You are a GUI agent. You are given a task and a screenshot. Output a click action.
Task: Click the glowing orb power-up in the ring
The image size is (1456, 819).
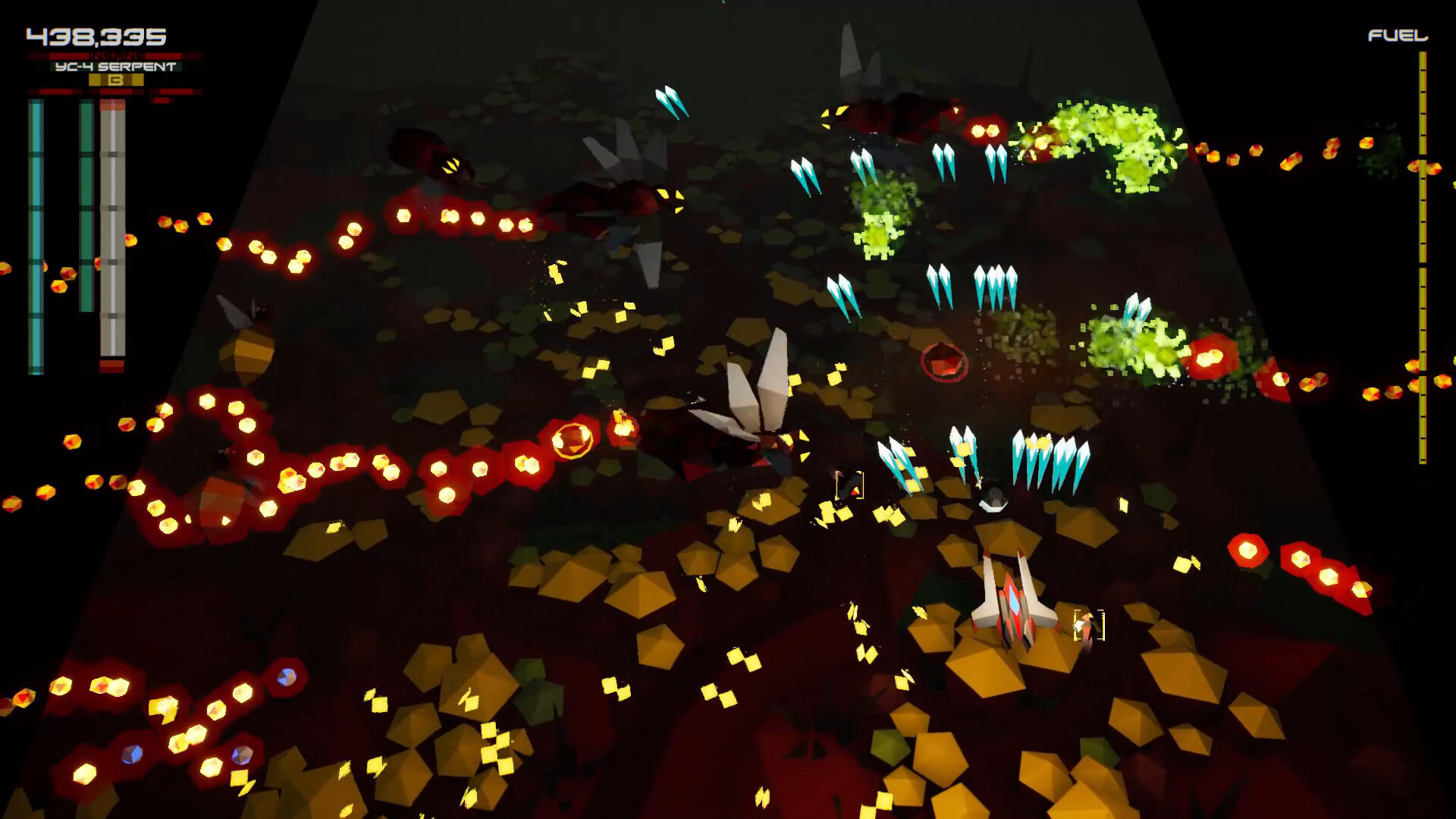pyautogui.click(x=573, y=440)
